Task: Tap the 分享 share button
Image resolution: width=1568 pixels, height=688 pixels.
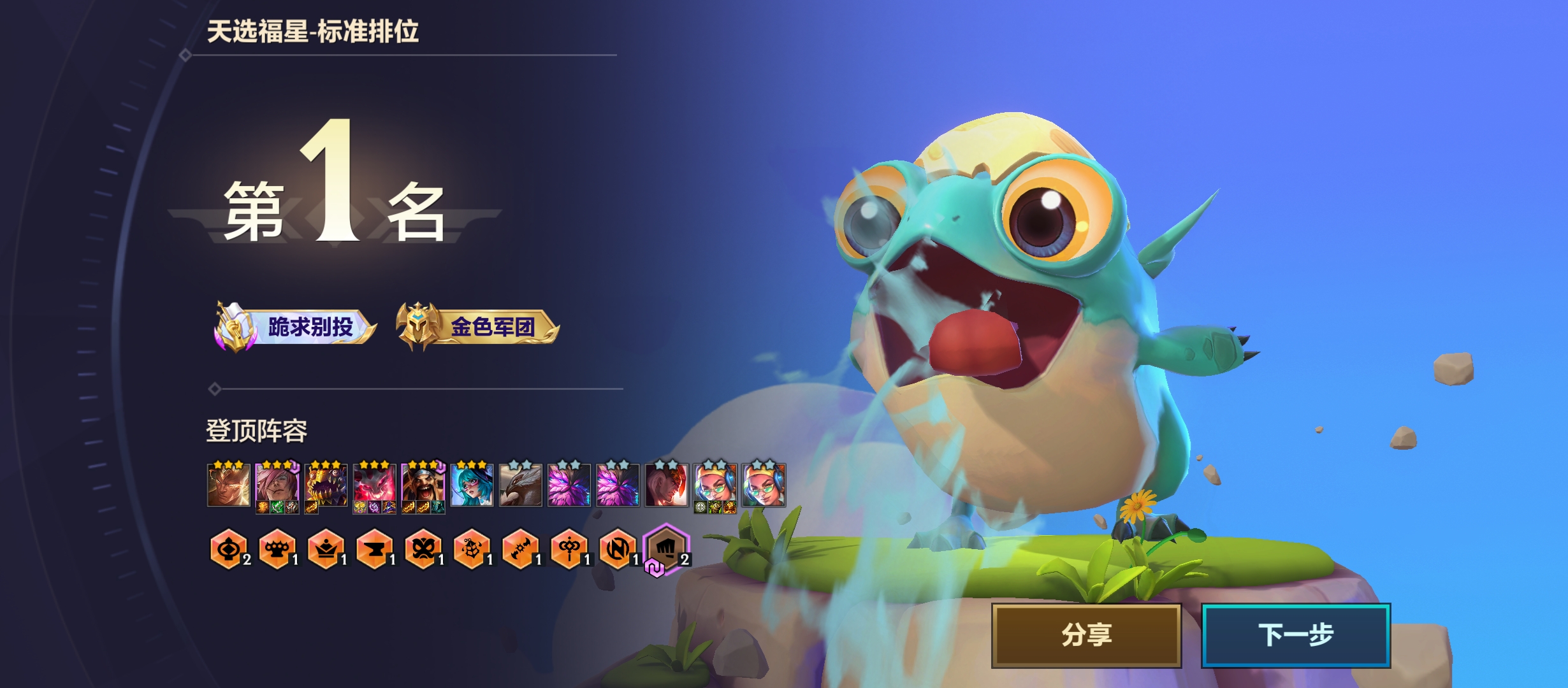Action: click(1086, 635)
